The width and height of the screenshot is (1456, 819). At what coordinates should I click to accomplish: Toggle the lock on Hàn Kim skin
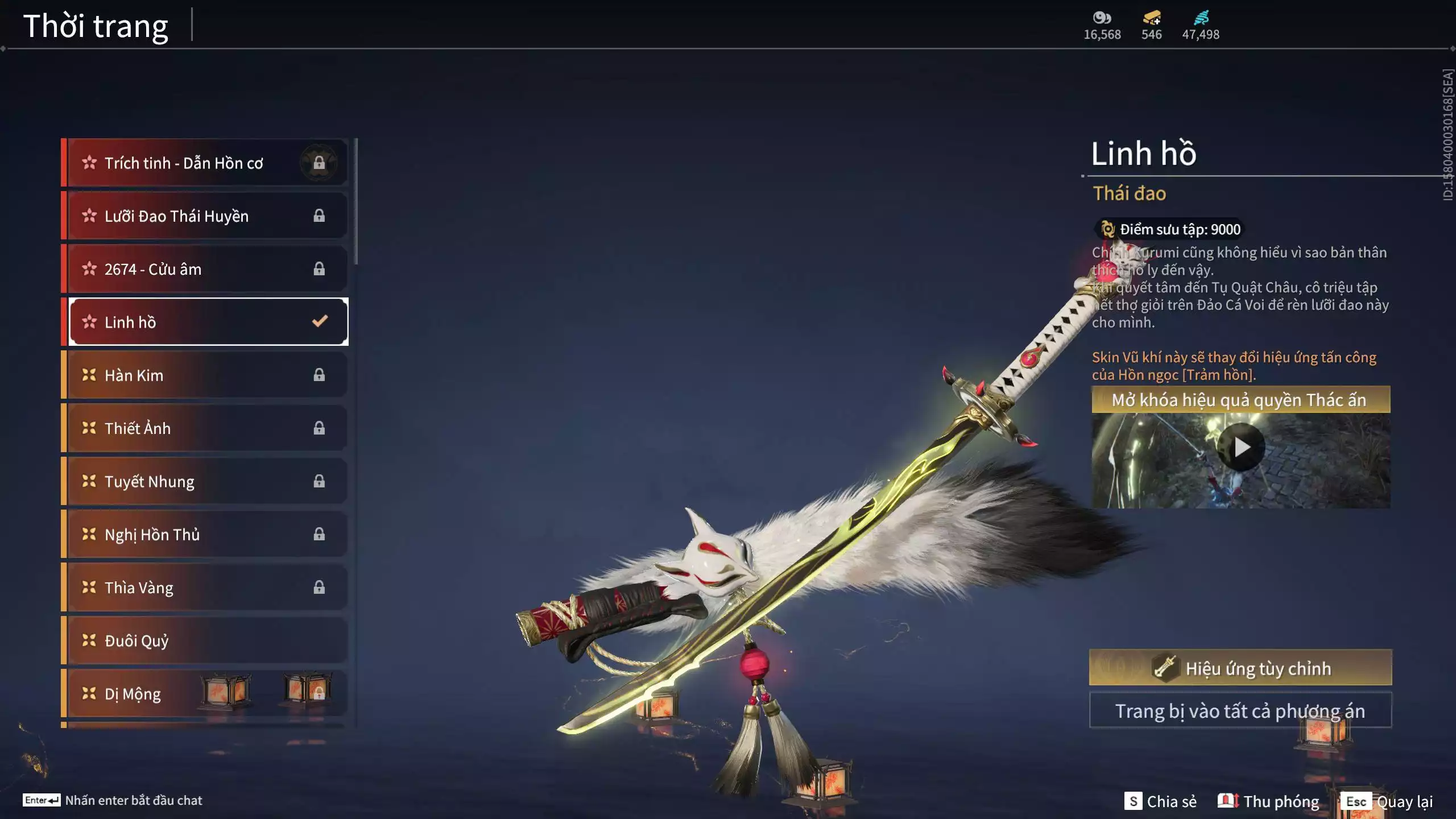(x=319, y=374)
